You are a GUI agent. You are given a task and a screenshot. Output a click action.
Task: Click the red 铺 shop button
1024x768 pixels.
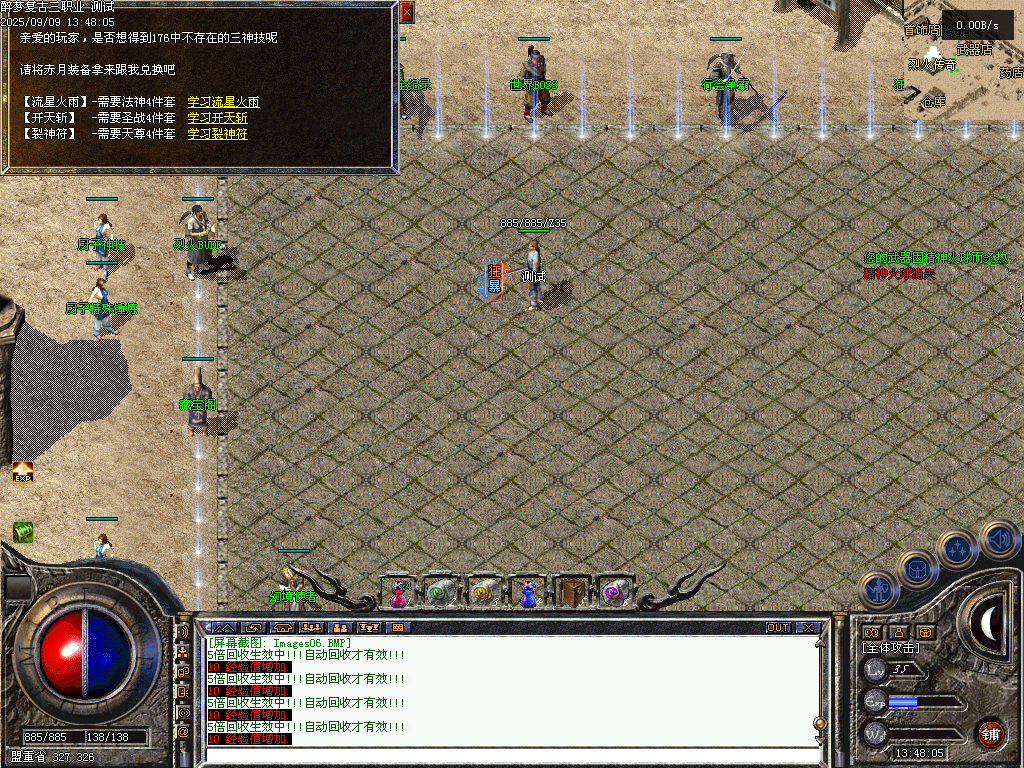pyautogui.click(x=990, y=731)
